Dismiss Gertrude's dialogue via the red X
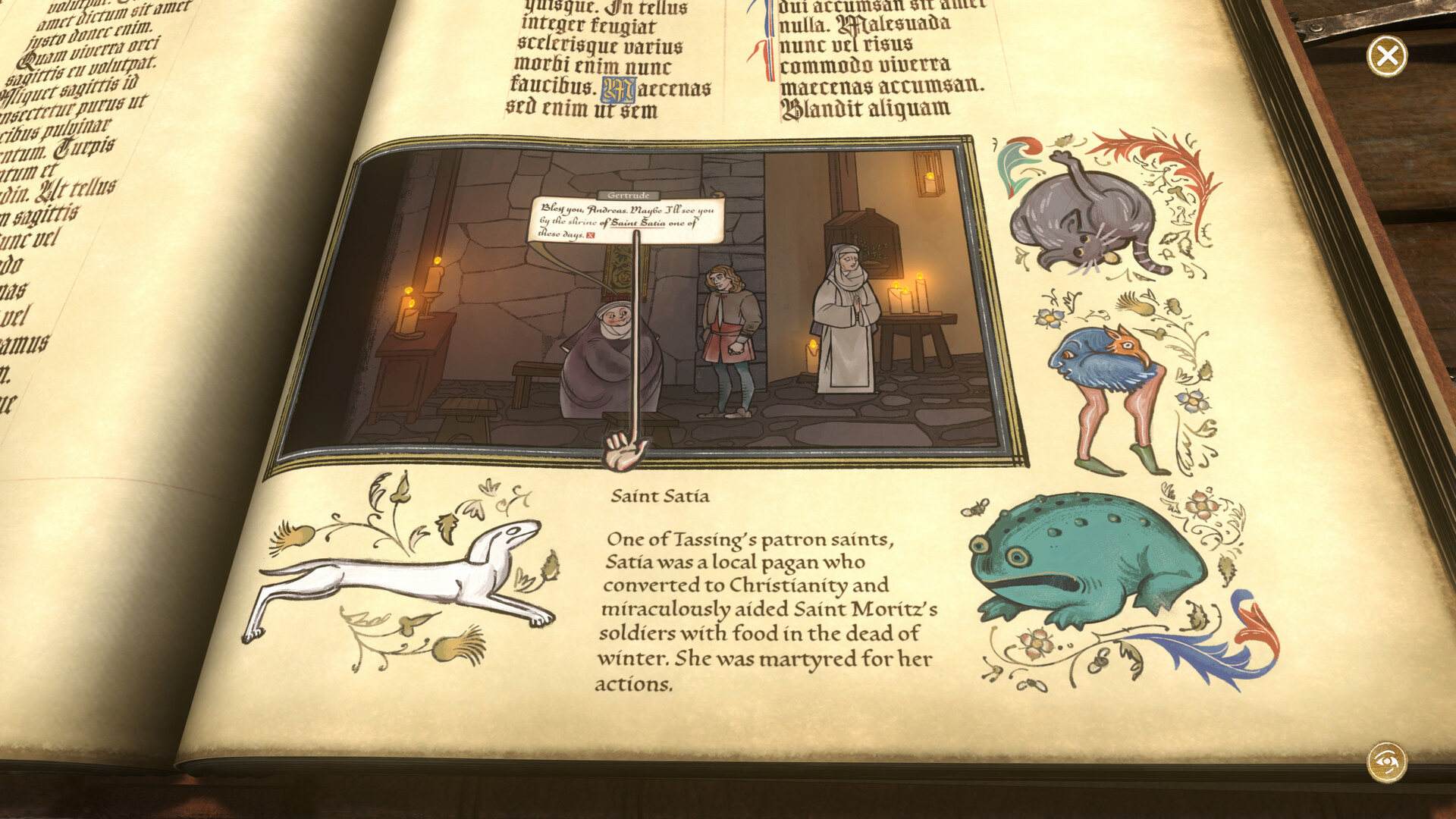This screenshot has width=1456, height=819. (x=591, y=237)
